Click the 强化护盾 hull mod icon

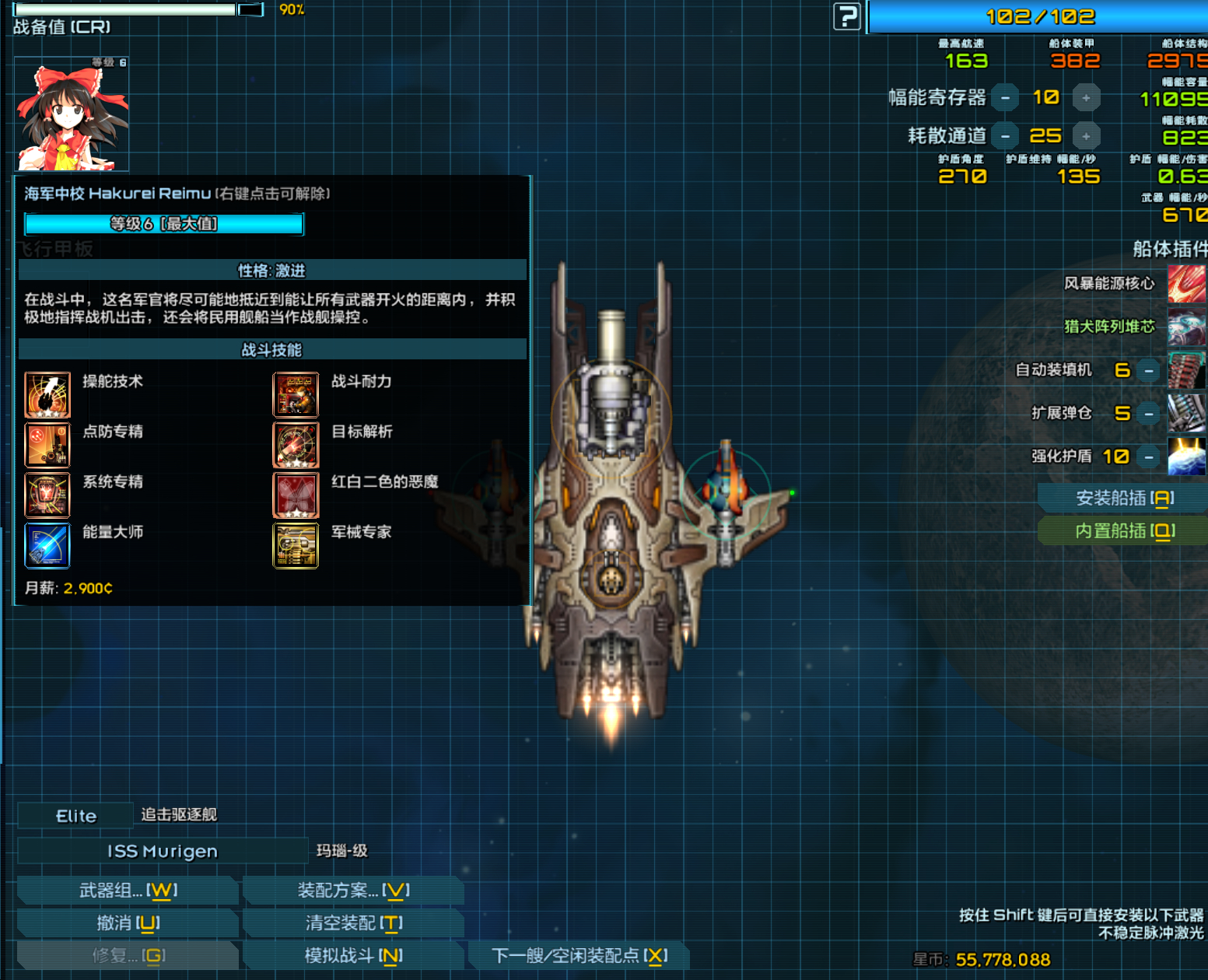(x=1186, y=457)
